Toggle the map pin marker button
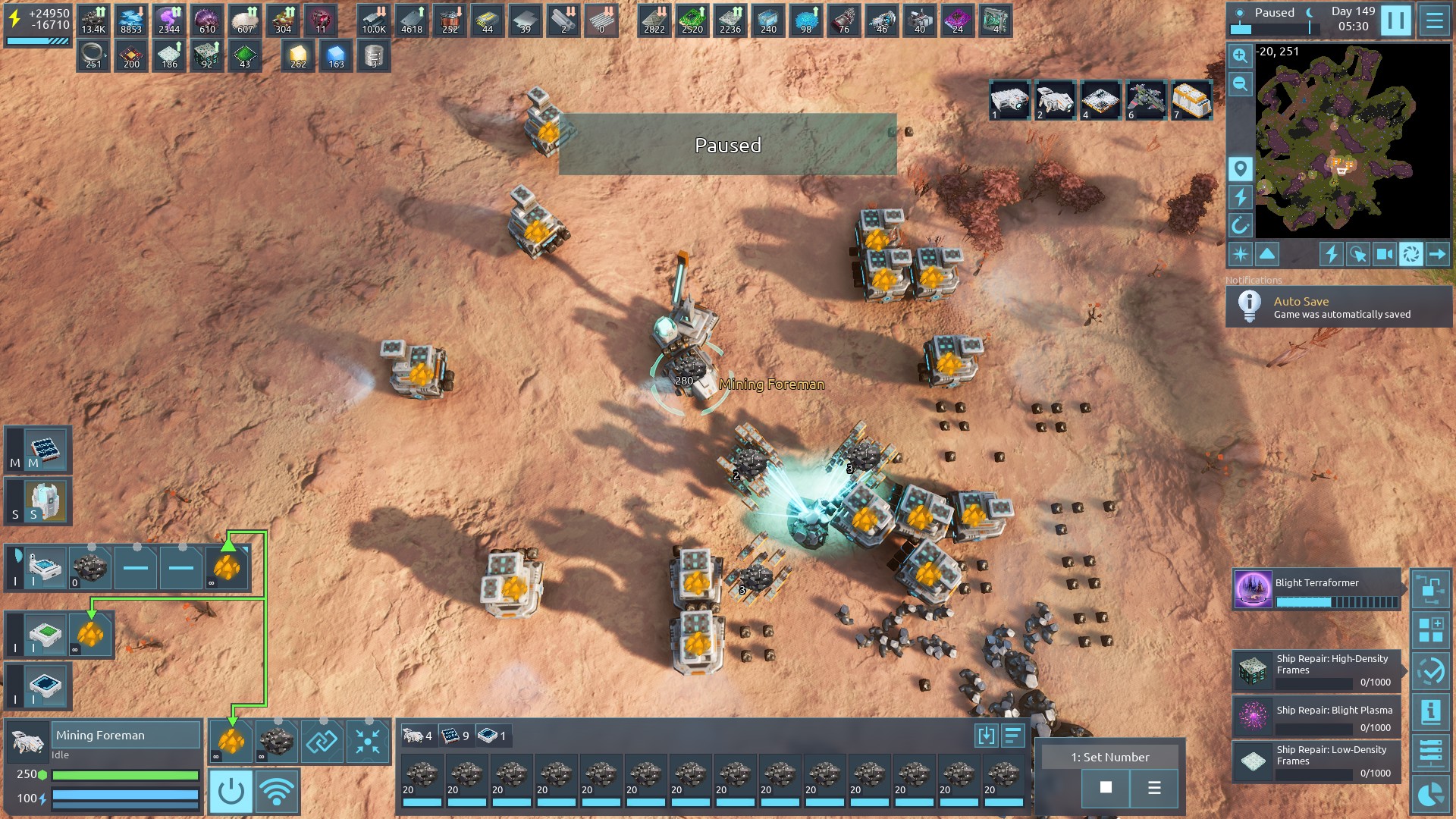 click(x=1240, y=168)
